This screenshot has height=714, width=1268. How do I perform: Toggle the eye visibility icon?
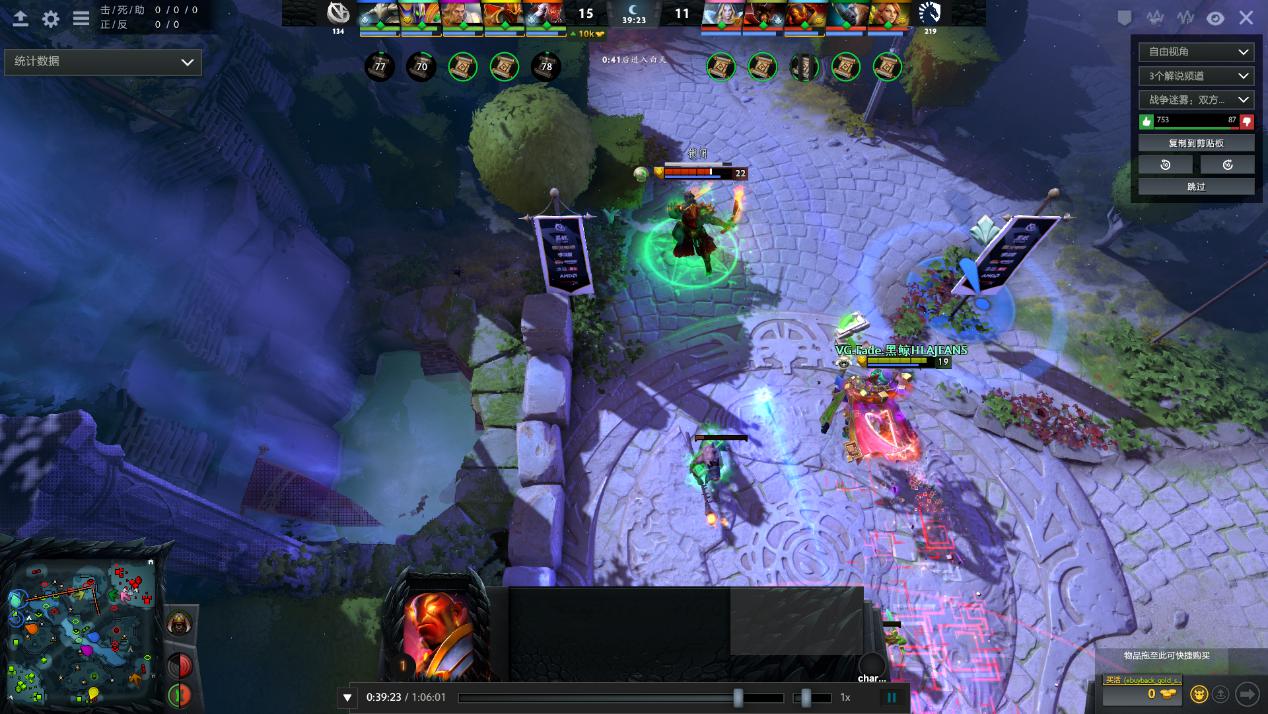coord(1215,18)
